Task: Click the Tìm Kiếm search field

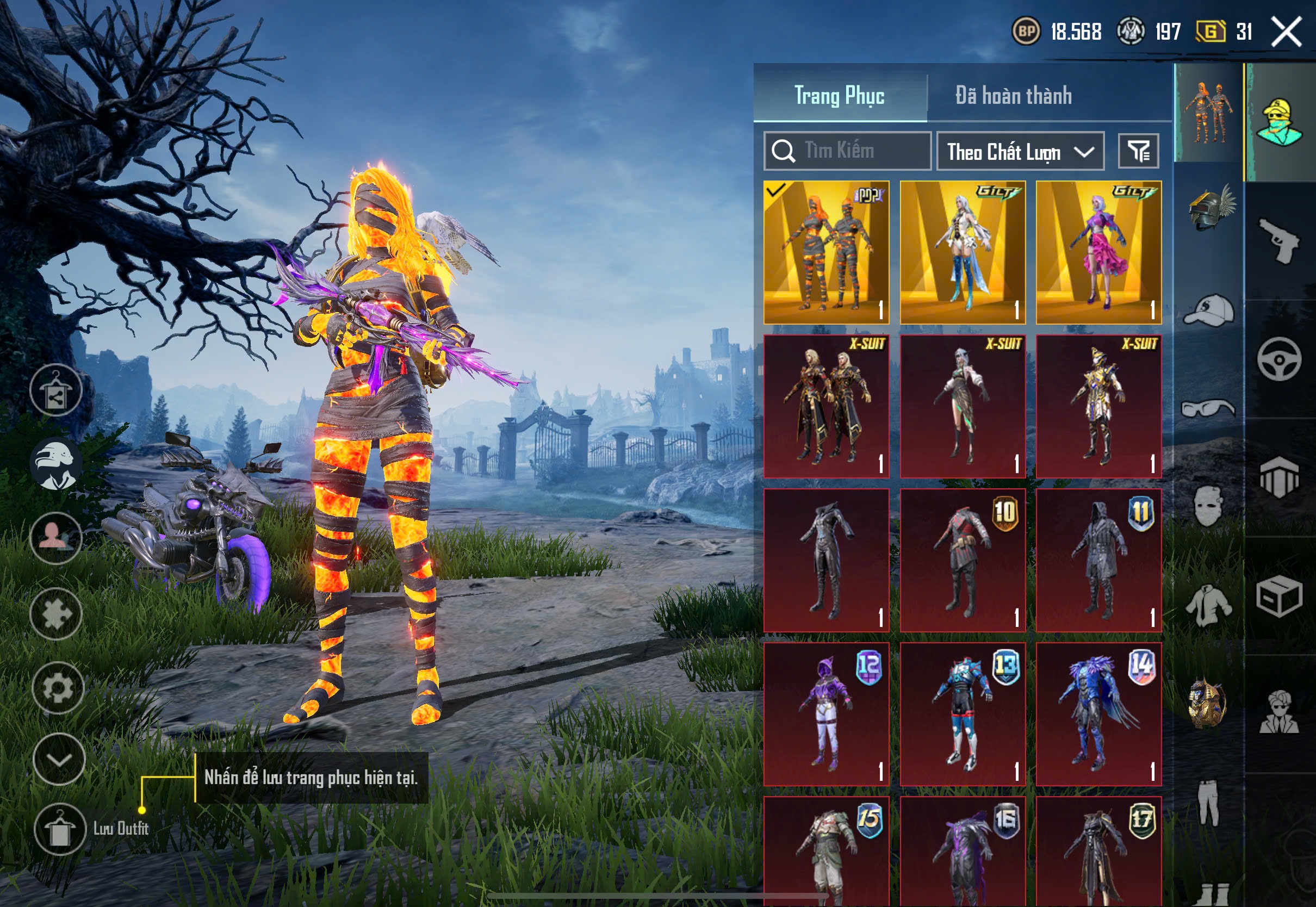Action: tap(847, 151)
